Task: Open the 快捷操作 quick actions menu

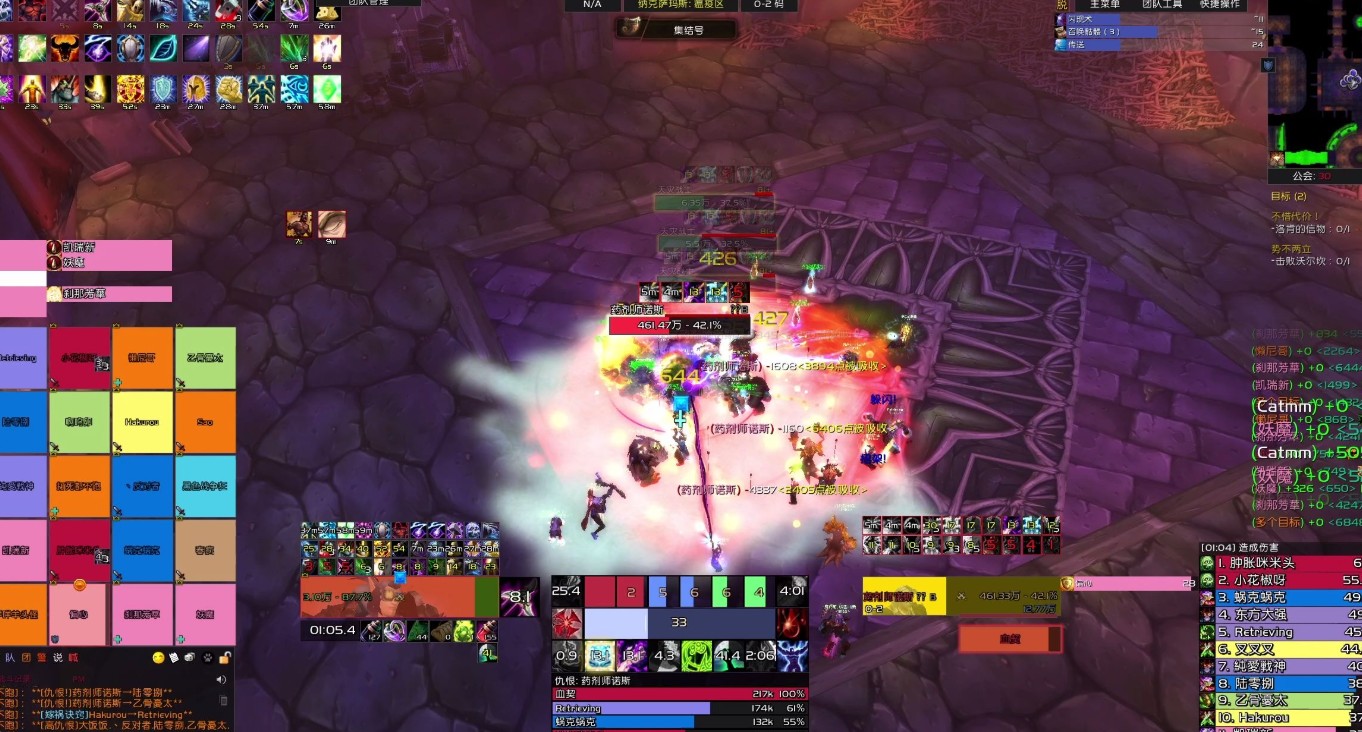Action: (x=1221, y=4)
